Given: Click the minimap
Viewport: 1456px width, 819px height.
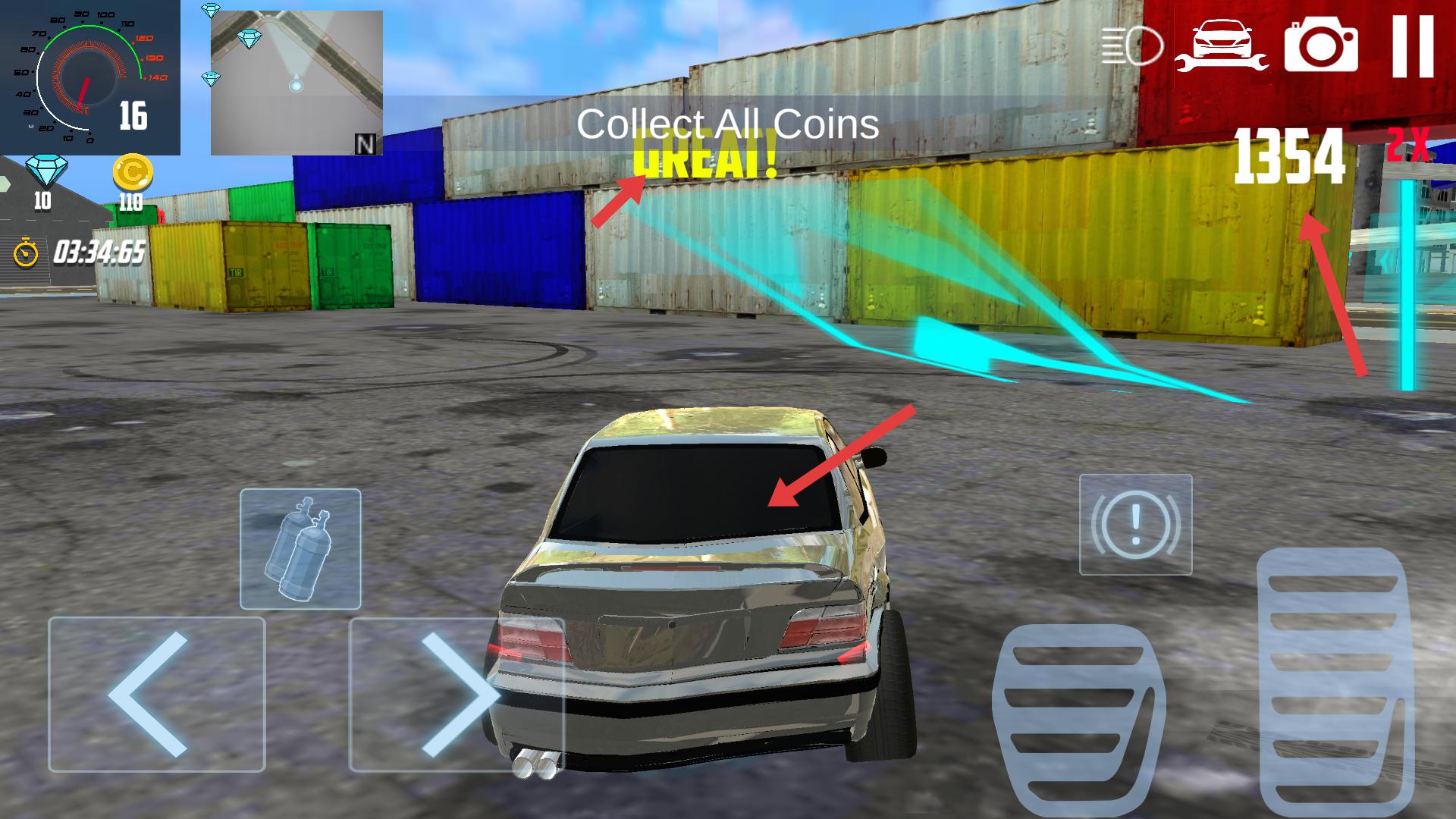Looking at the screenshot, I should click(x=297, y=83).
